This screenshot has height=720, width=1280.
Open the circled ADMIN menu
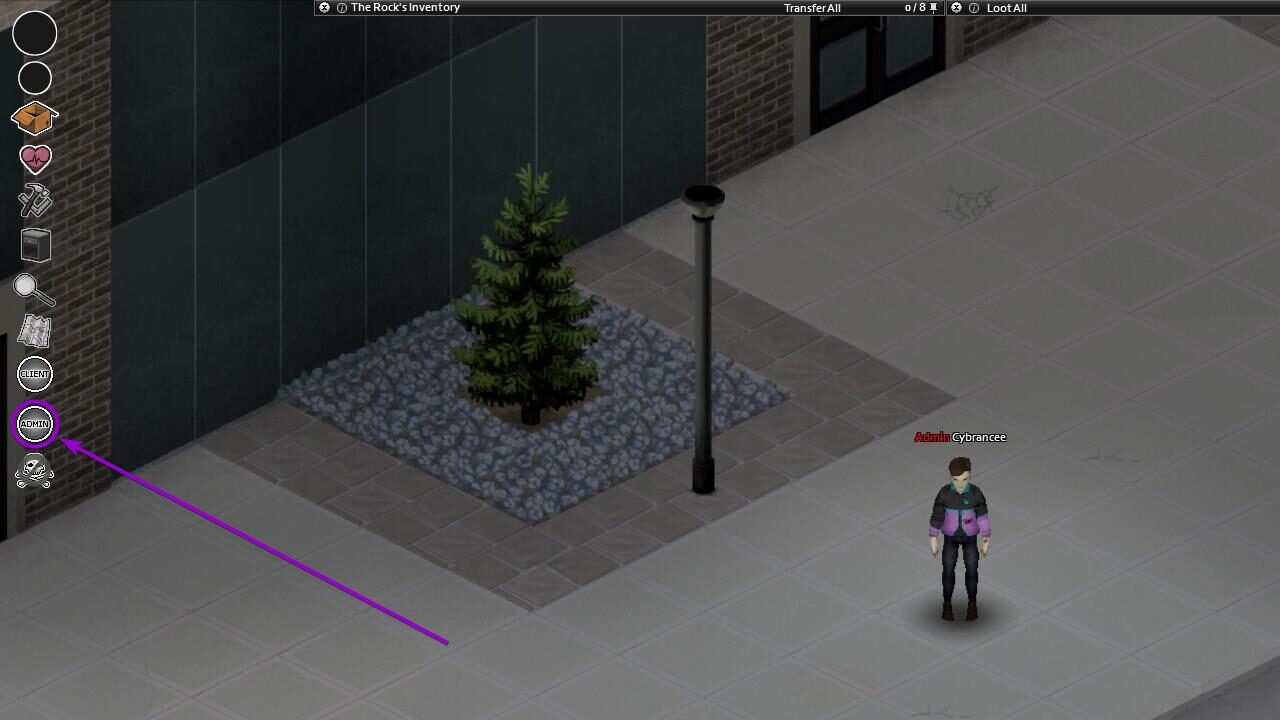34,423
